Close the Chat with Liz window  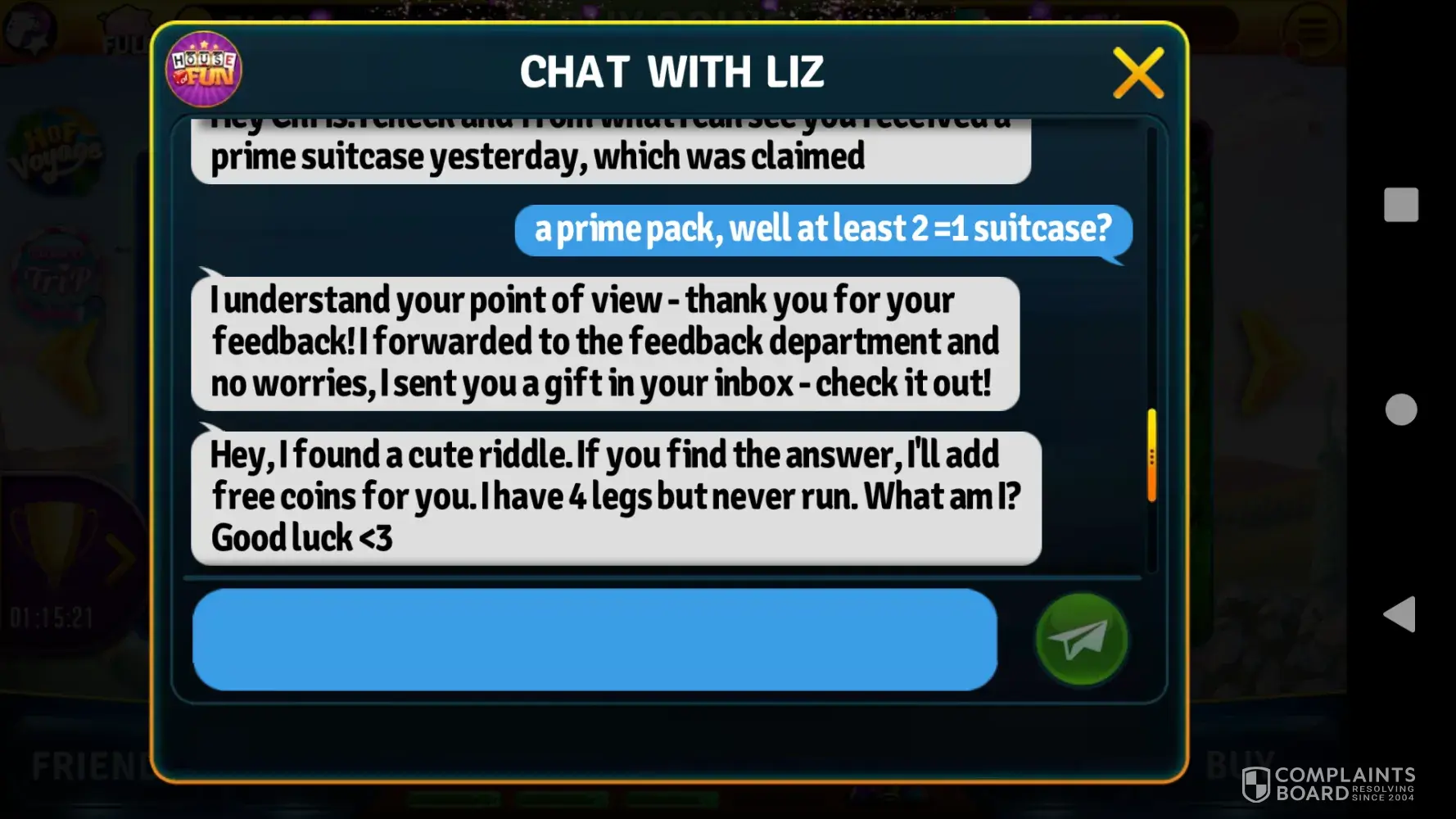point(1137,73)
